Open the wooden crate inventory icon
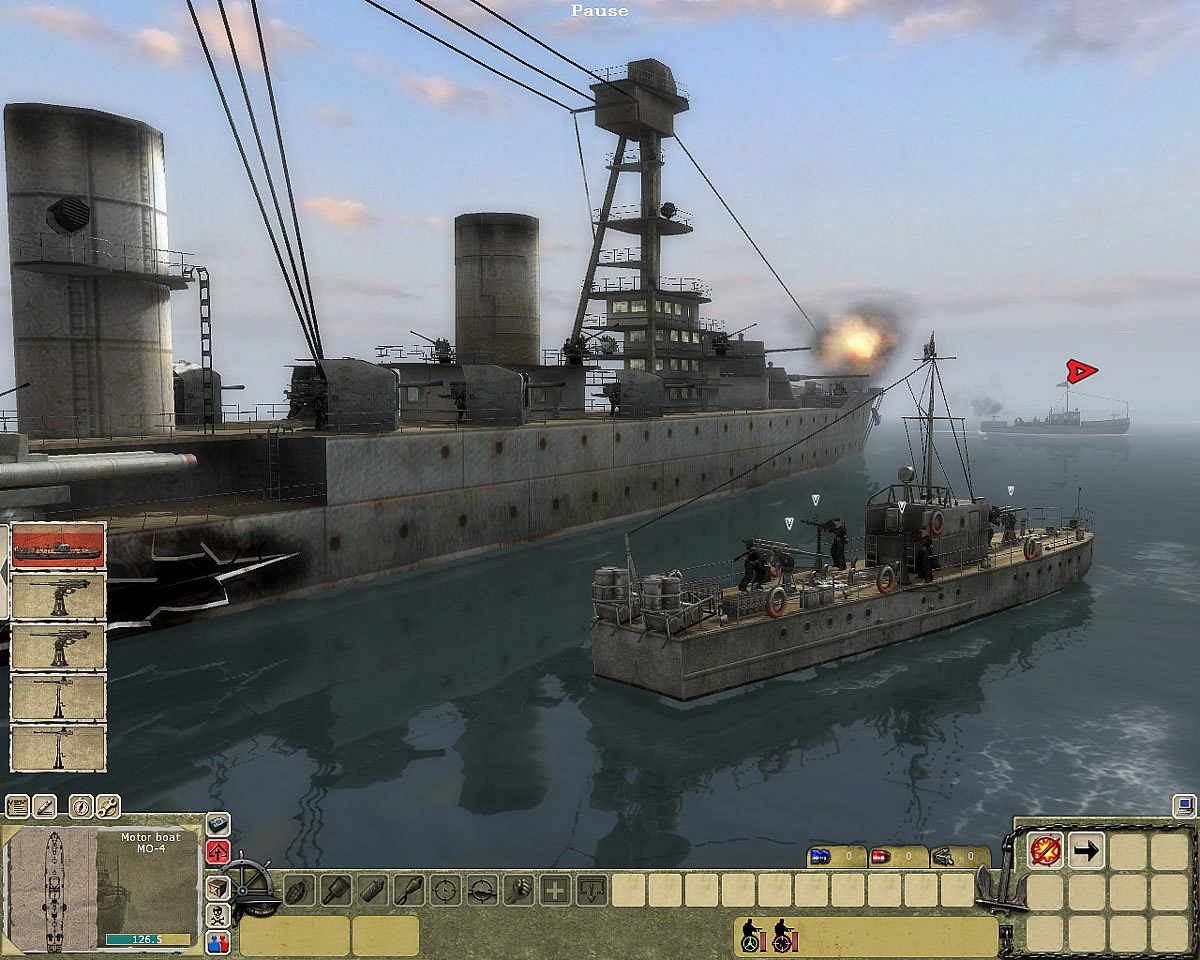The height and width of the screenshot is (960, 1200). pos(218,886)
